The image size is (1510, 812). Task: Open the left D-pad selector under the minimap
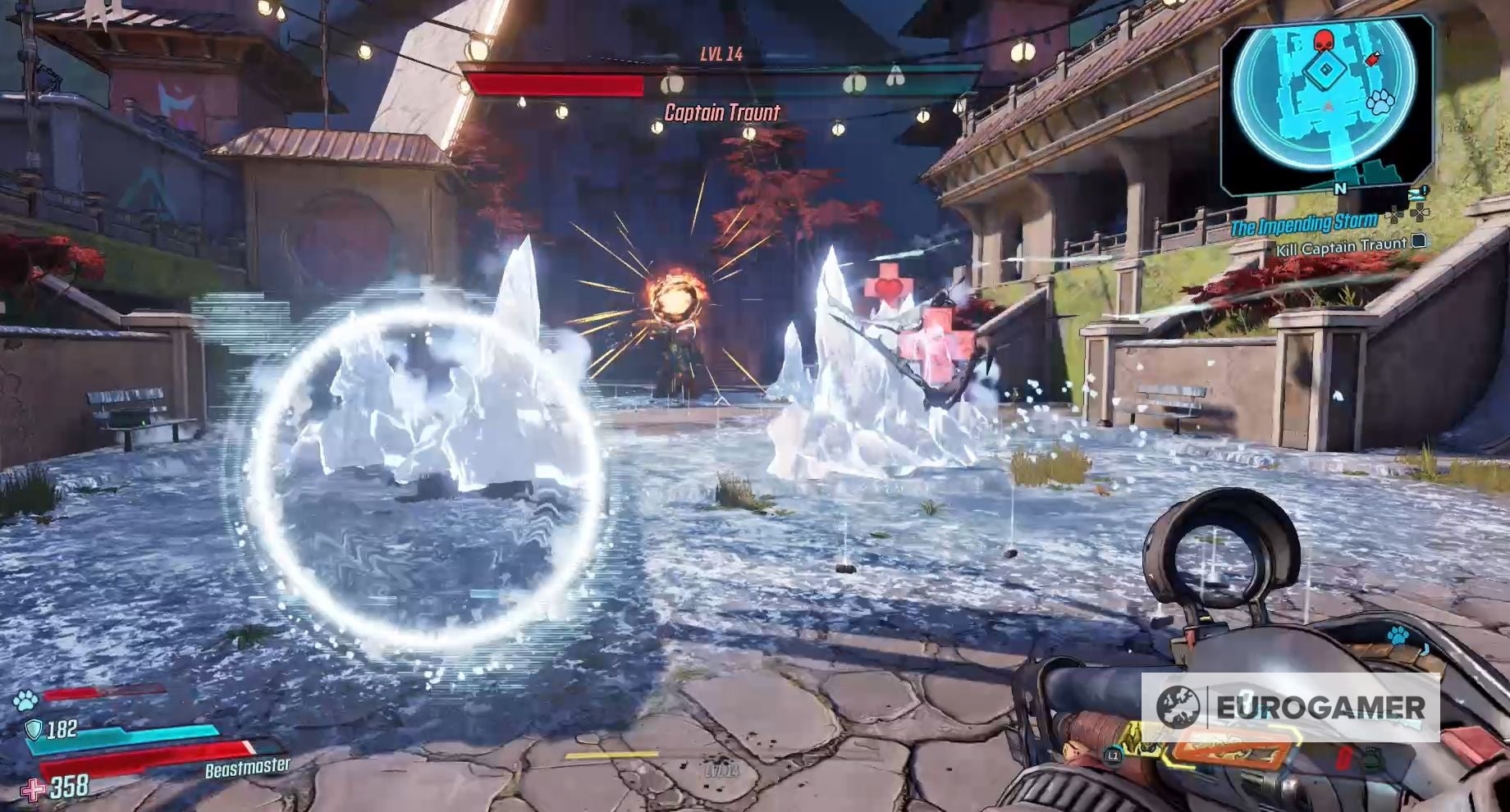pyautogui.click(x=1396, y=215)
